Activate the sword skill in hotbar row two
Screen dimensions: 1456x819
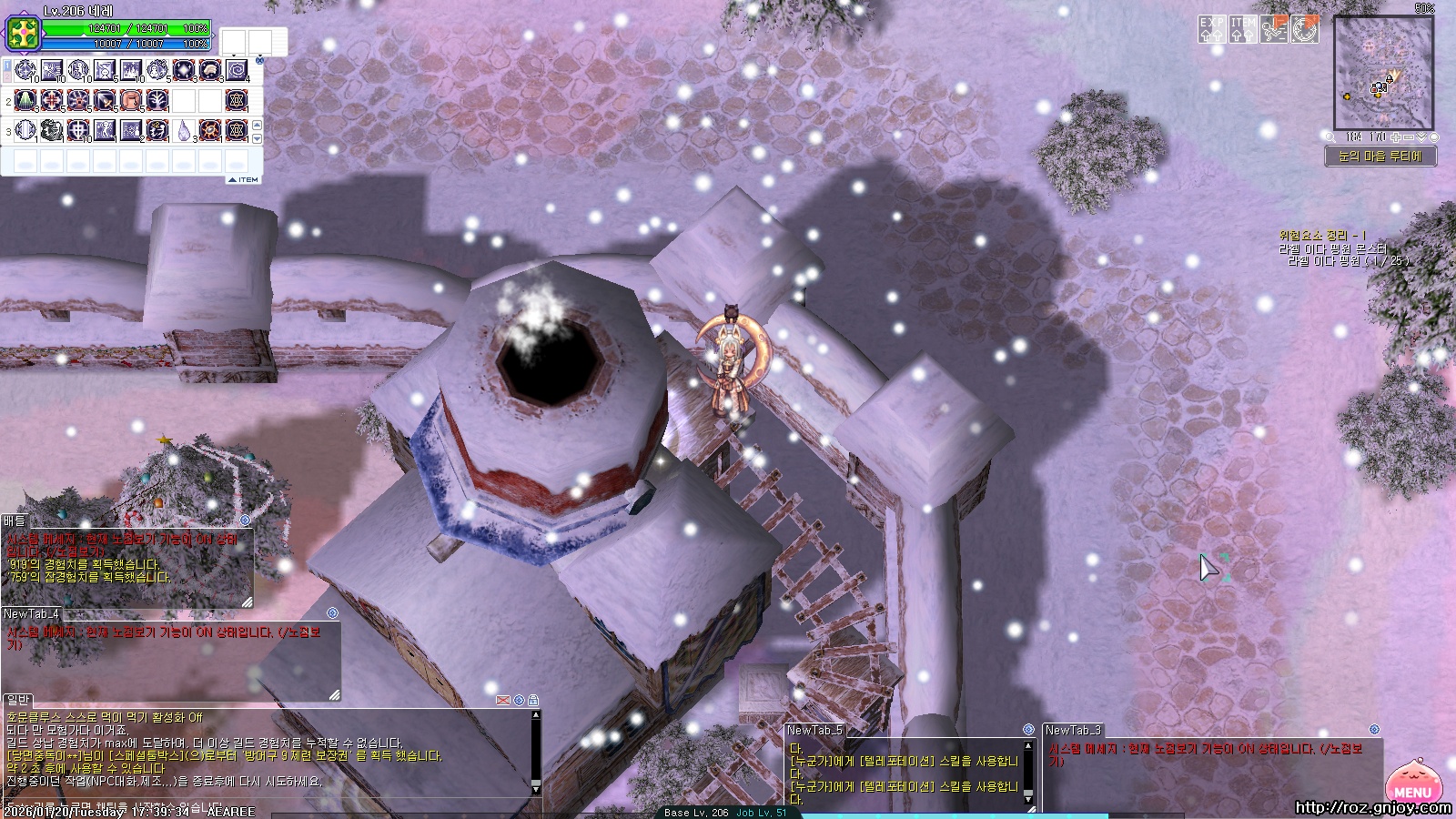[105, 100]
